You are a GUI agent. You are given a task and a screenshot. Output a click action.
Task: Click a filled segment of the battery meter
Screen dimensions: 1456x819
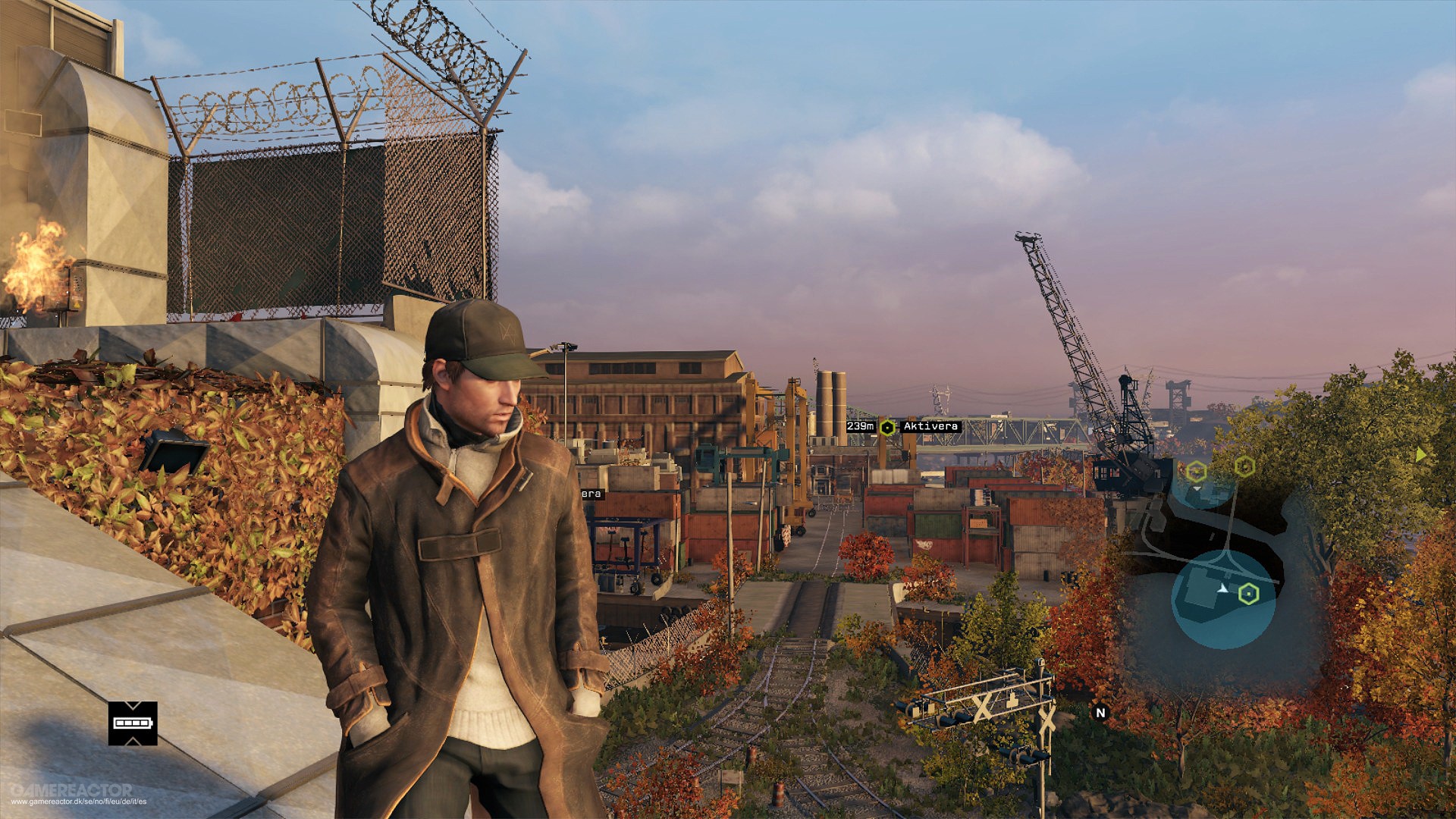(x=120, y=723)
